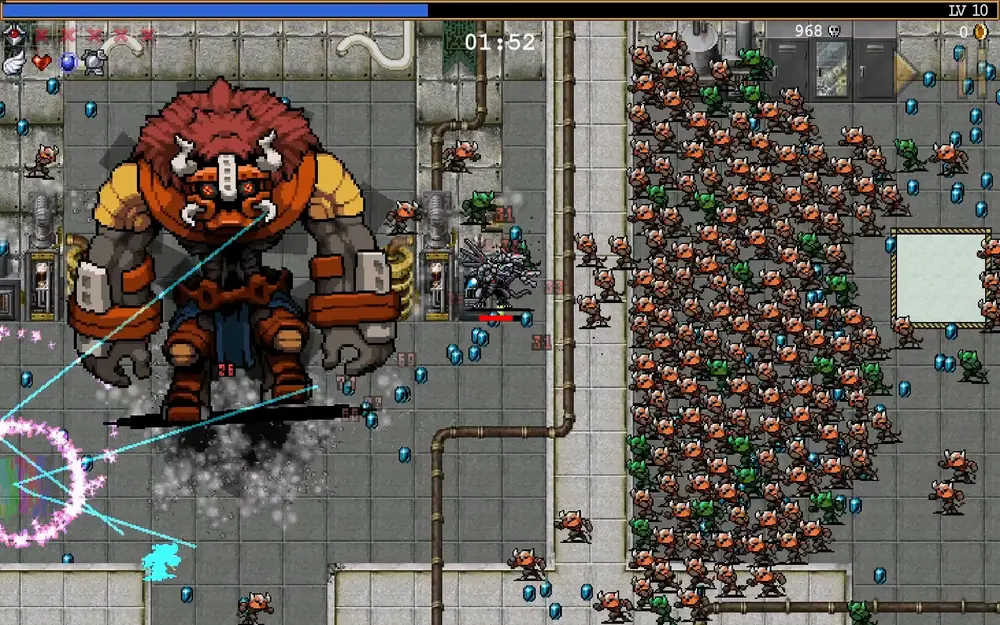The image size is (1000, 625).
Task: Click the red-eye weapon icon
Action: tap(15, 35)
